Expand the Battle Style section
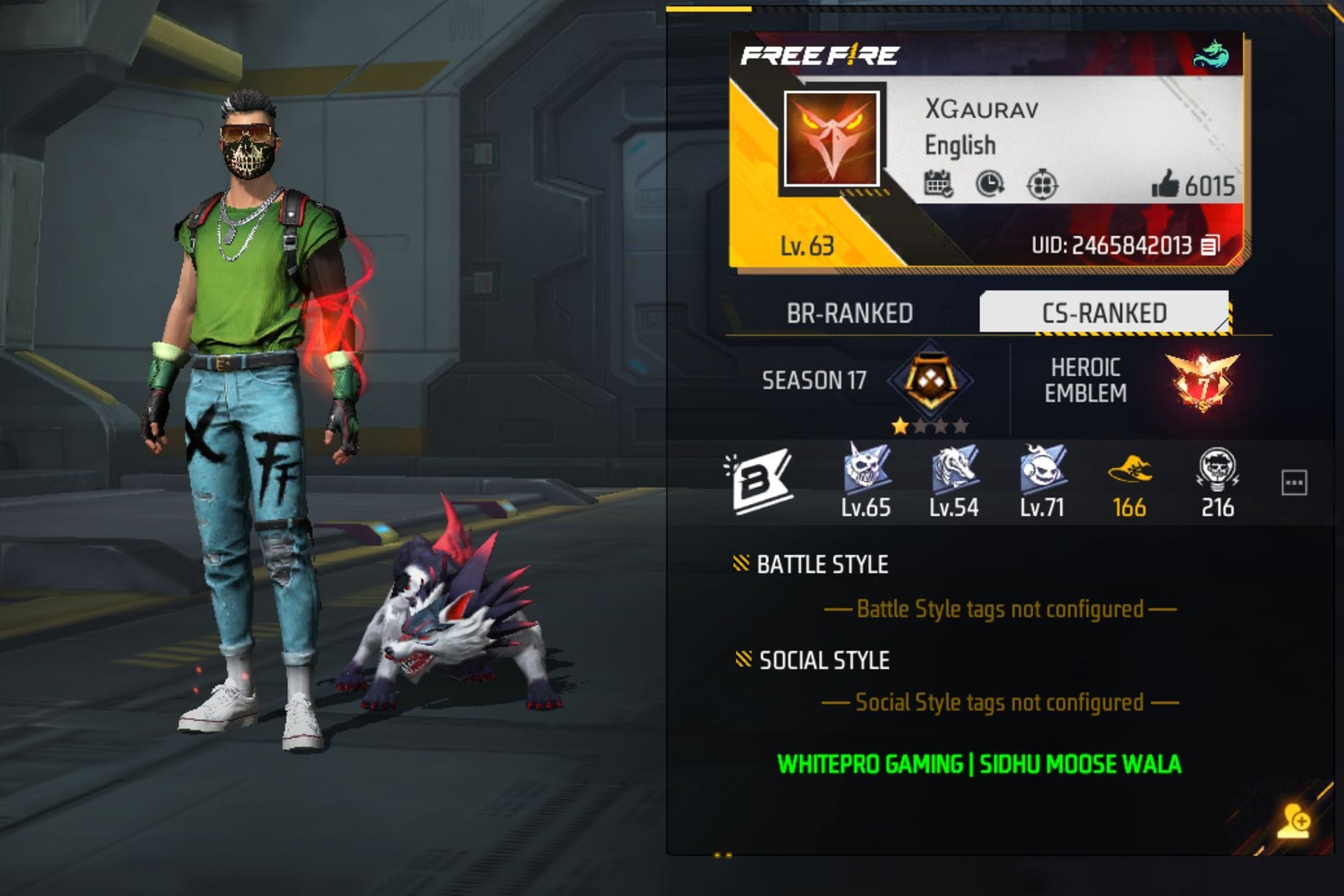 [x=819, y=564]
